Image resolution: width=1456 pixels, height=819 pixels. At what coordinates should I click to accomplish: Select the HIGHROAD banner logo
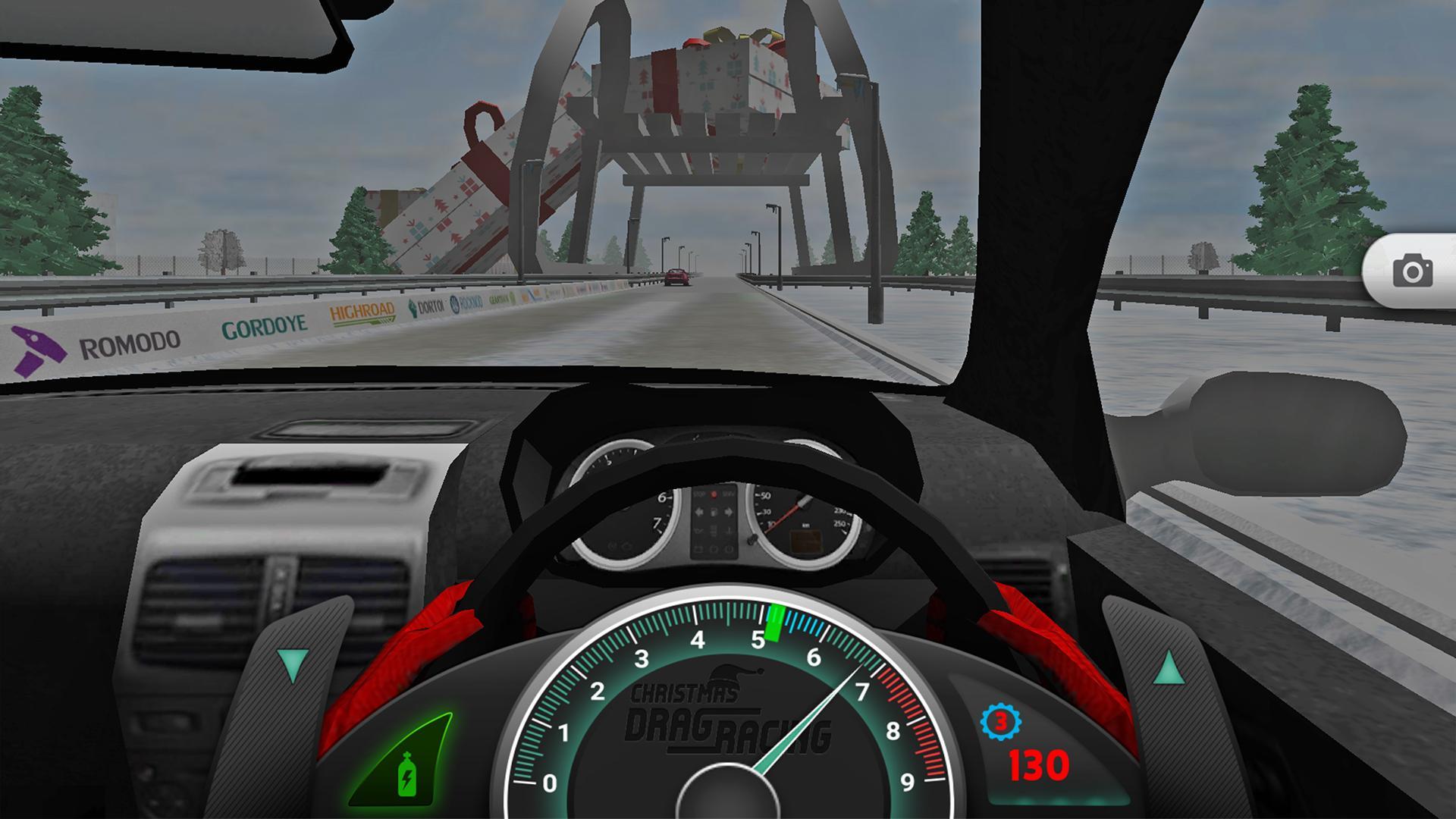click(x=362, y=312)
